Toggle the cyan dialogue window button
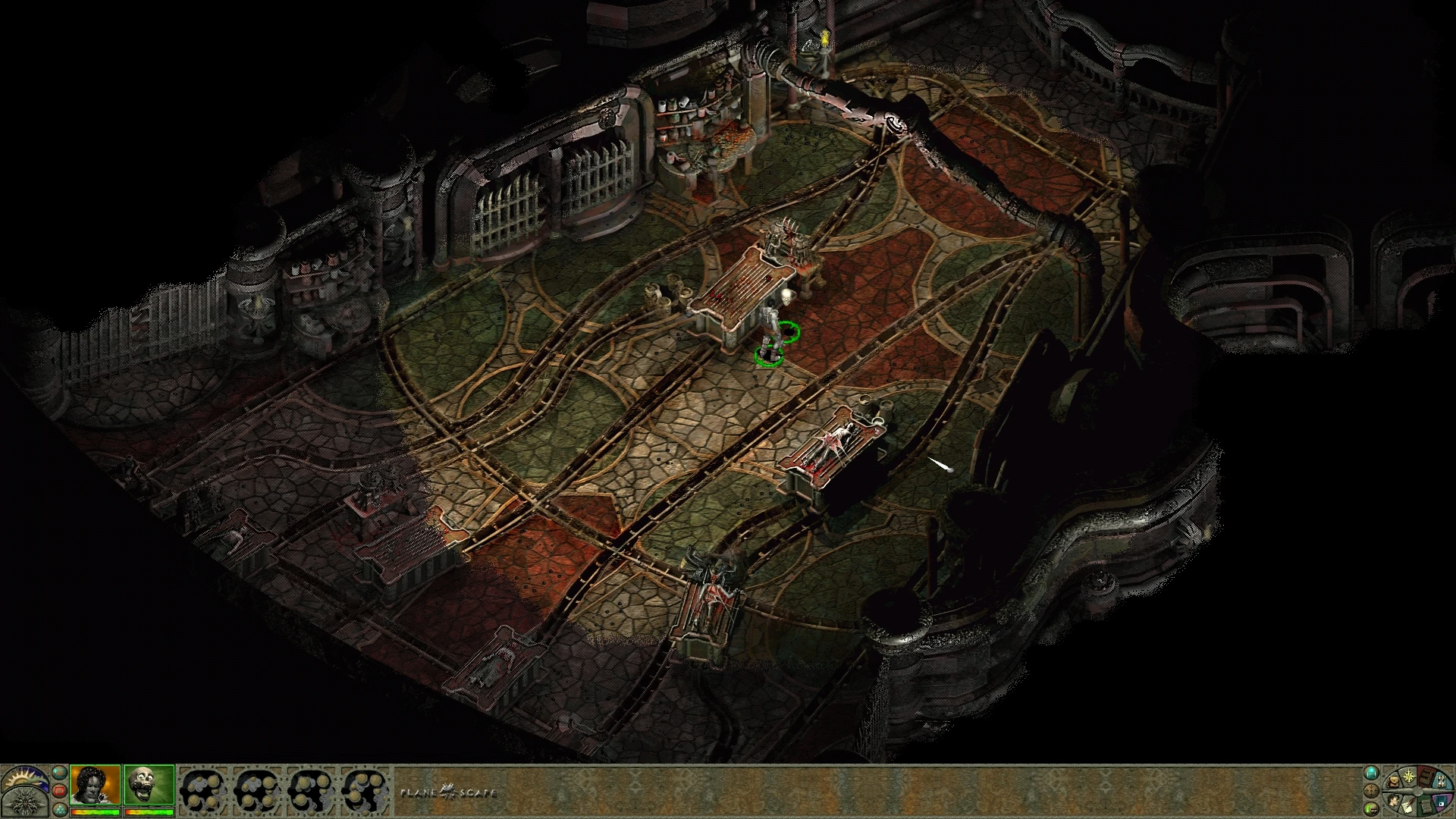This screenshot has height=819, width=1456. [x=60, y=772]
